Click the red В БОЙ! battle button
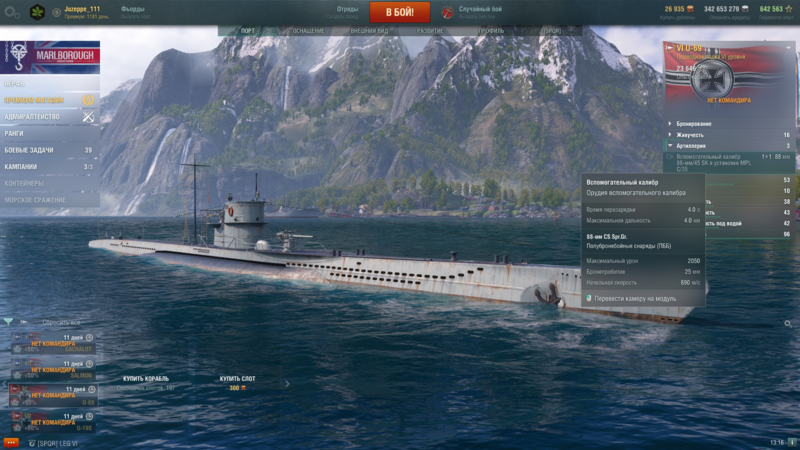Image resolution: width=800 pixels, height=450 pixels. tap(400, 12)
